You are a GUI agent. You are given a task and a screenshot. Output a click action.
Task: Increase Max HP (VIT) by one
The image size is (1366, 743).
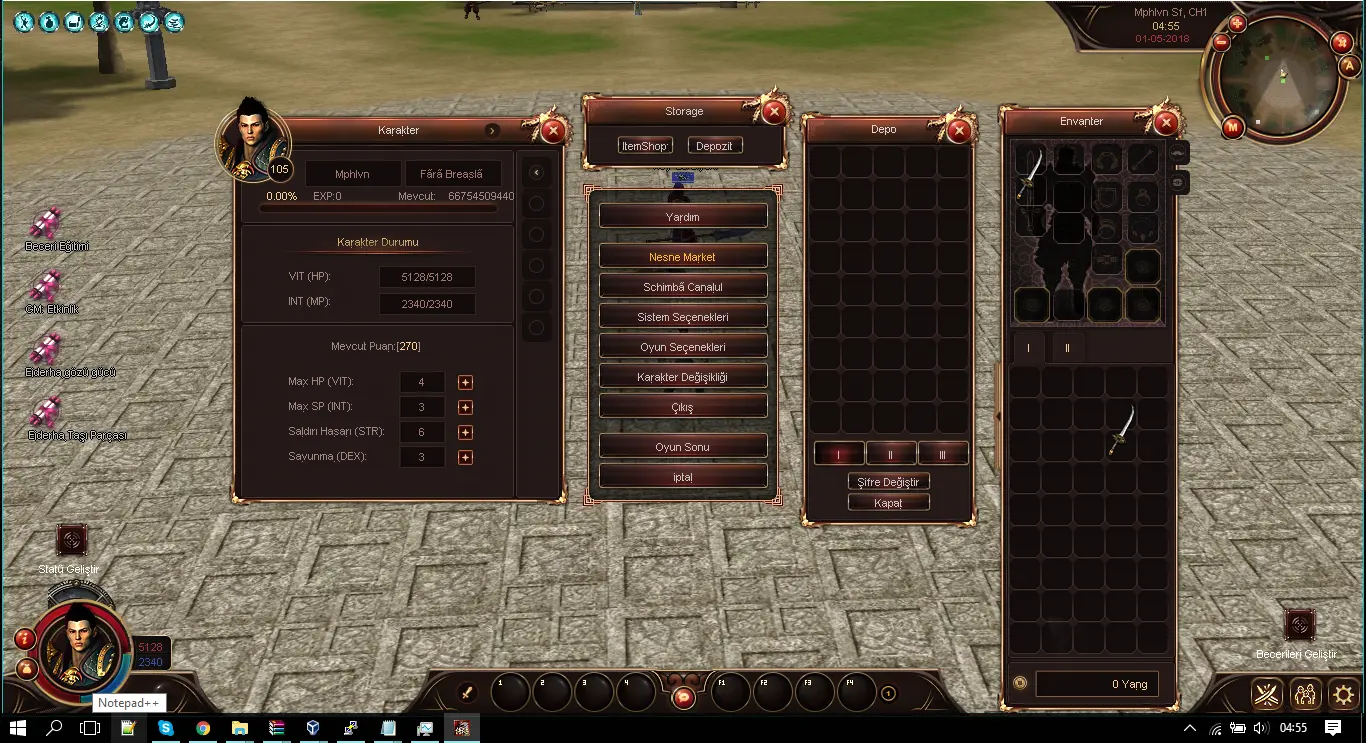coord(465,382)
